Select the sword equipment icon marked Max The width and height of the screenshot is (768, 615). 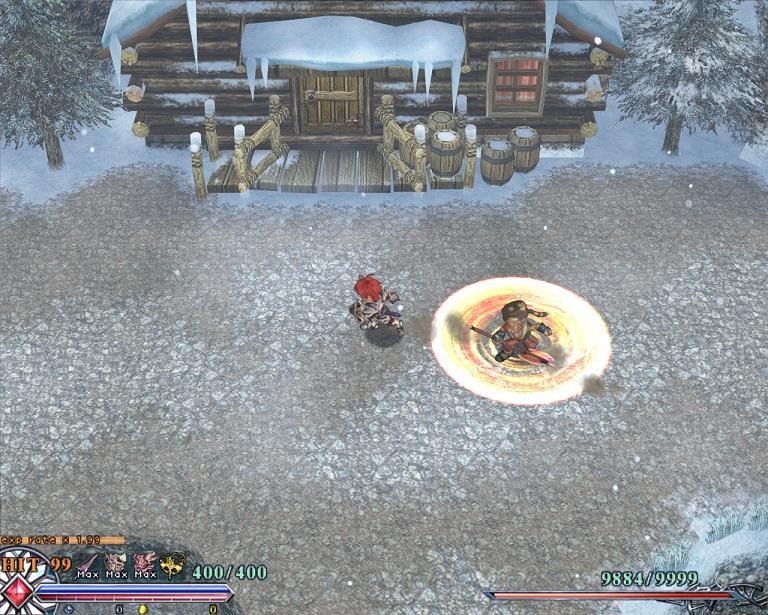click(x=88, y=566)
